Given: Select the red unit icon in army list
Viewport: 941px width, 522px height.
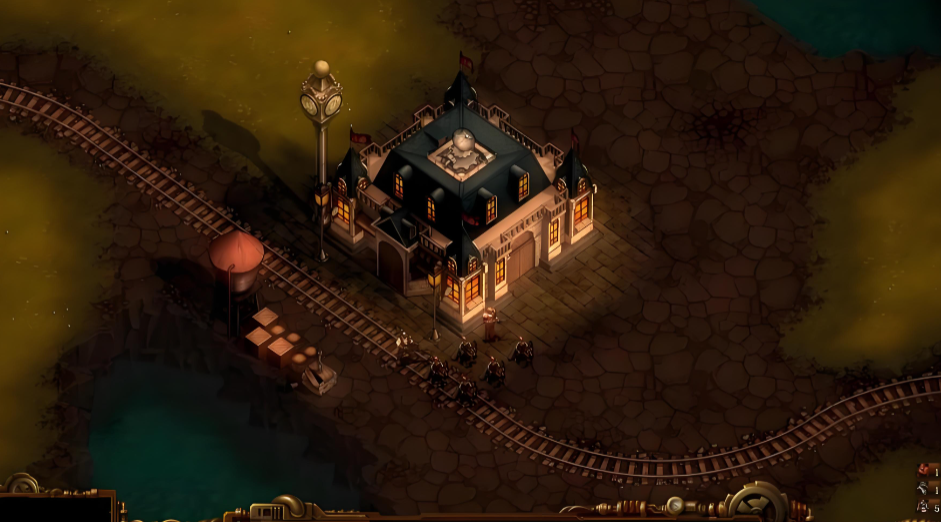Looking at the screenshot, I should [923, 470].
